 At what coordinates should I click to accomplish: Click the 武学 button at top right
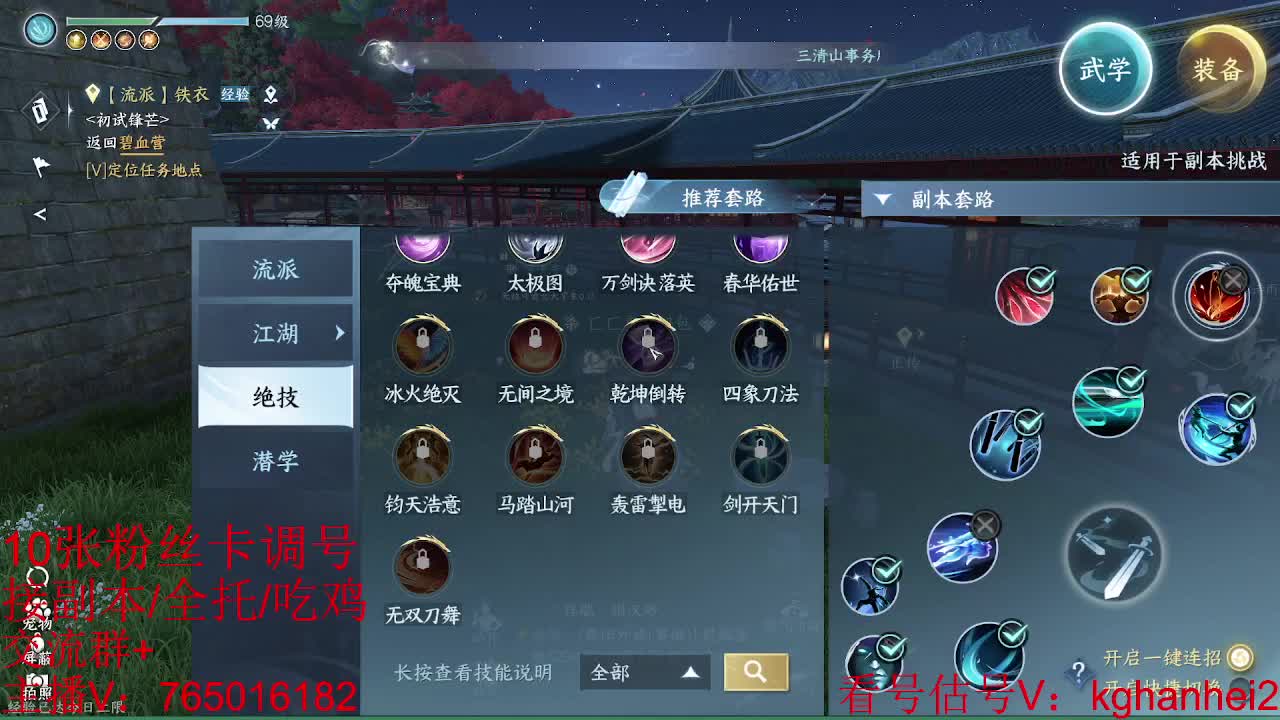click(x=1106, y=69)
